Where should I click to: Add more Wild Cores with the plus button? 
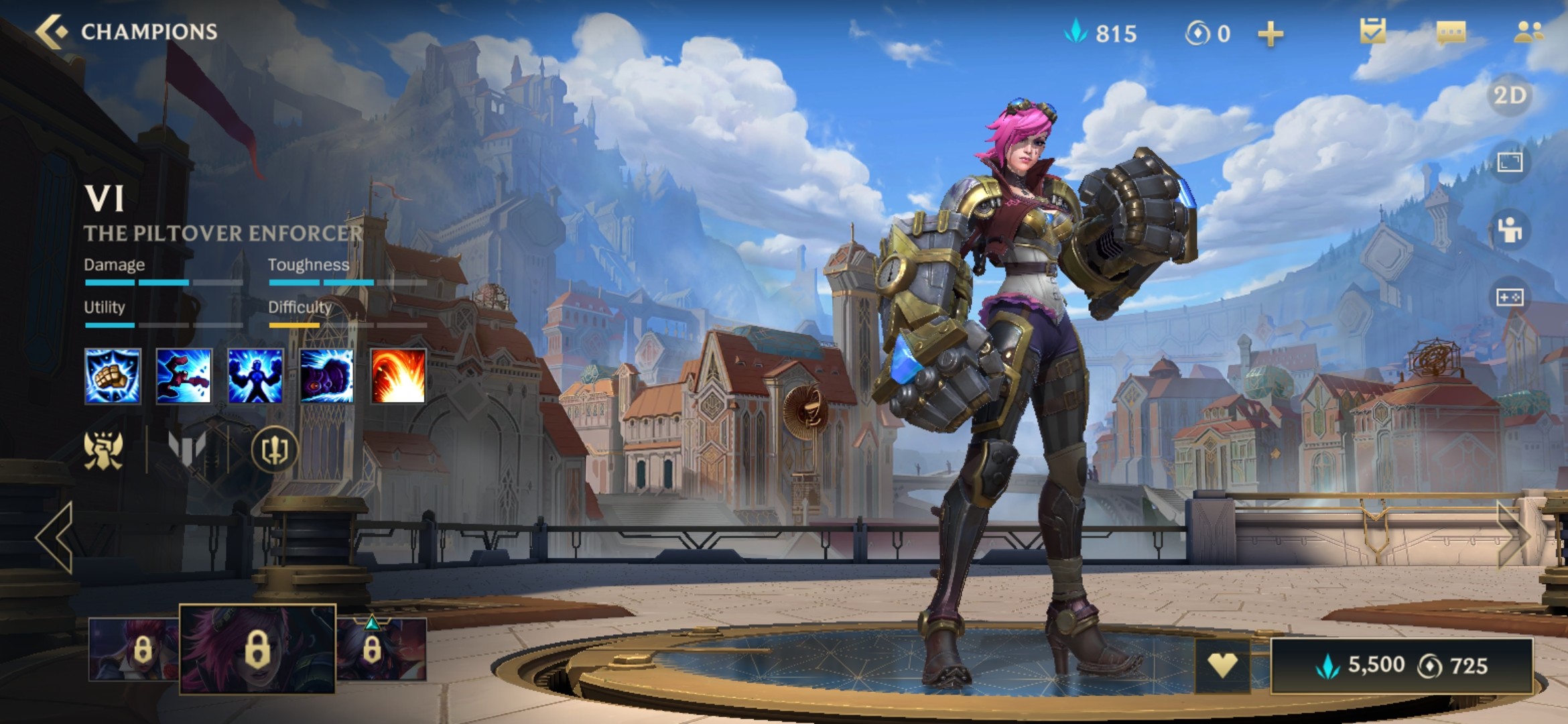pos(1270,34)
